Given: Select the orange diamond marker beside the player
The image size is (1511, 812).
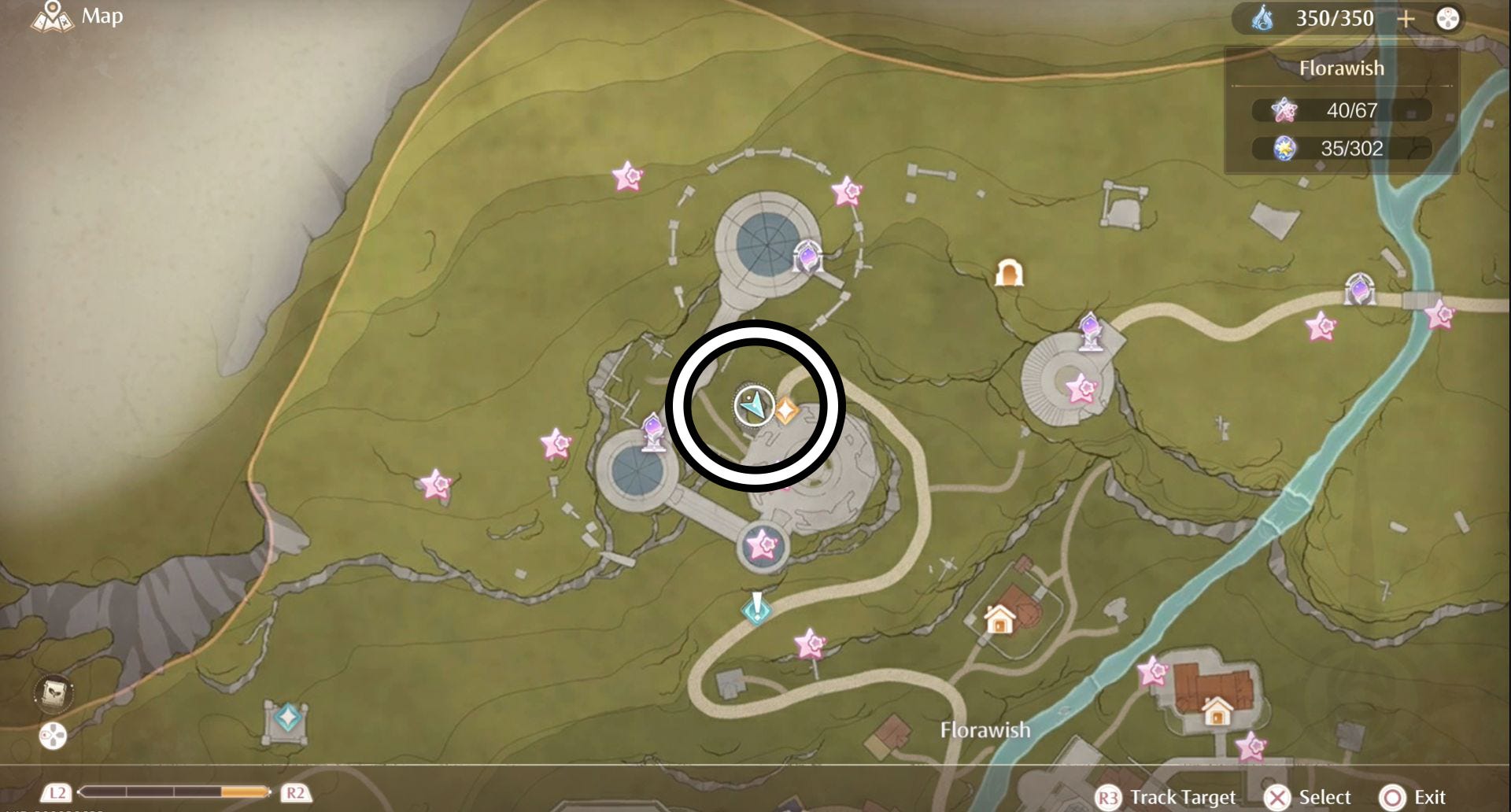Looking at the screenshot, I should [785, 410].
